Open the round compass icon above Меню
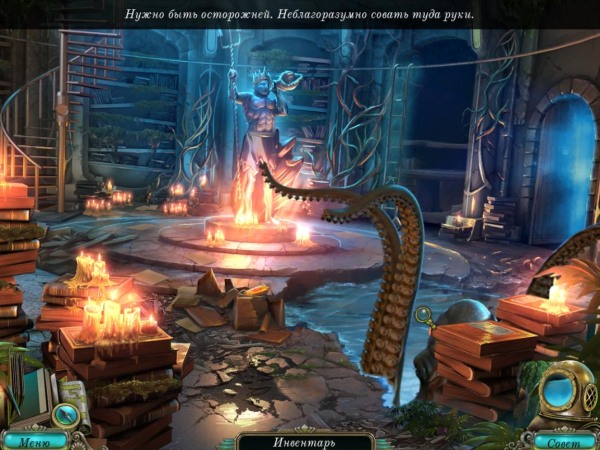This screenshot has height=450, width=600. 65,413
